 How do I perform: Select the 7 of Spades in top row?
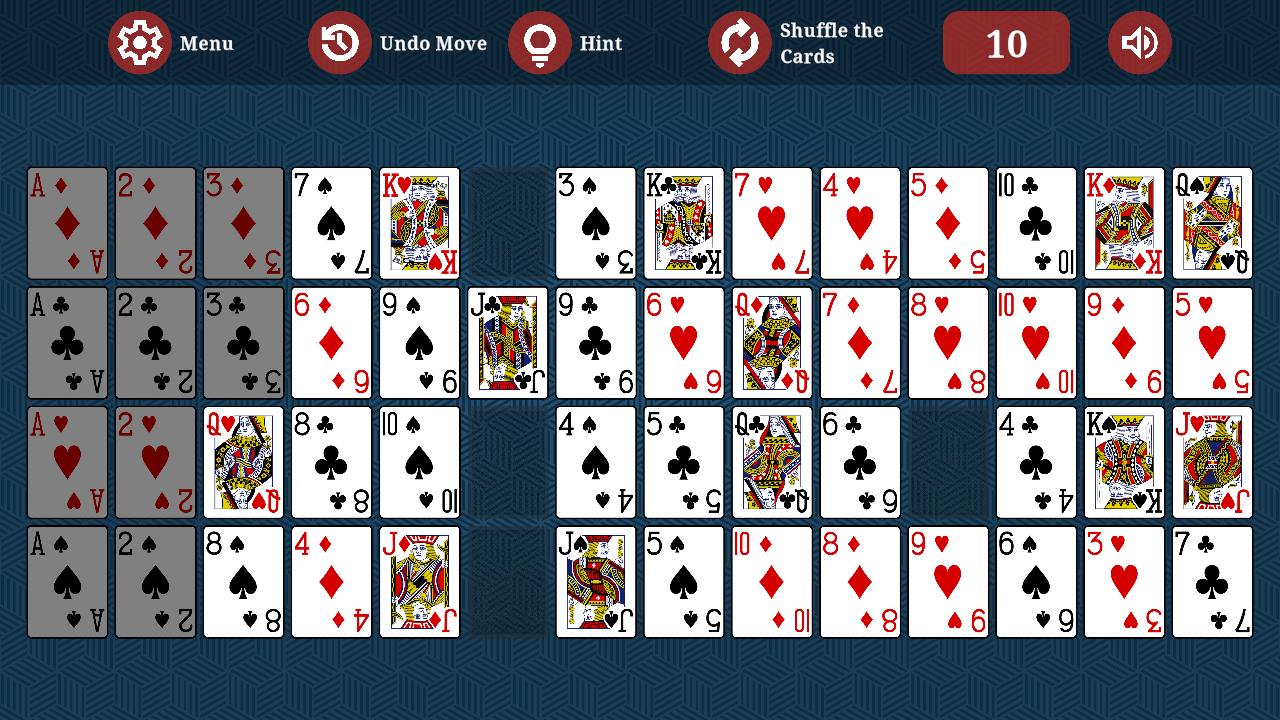[332, 223]
